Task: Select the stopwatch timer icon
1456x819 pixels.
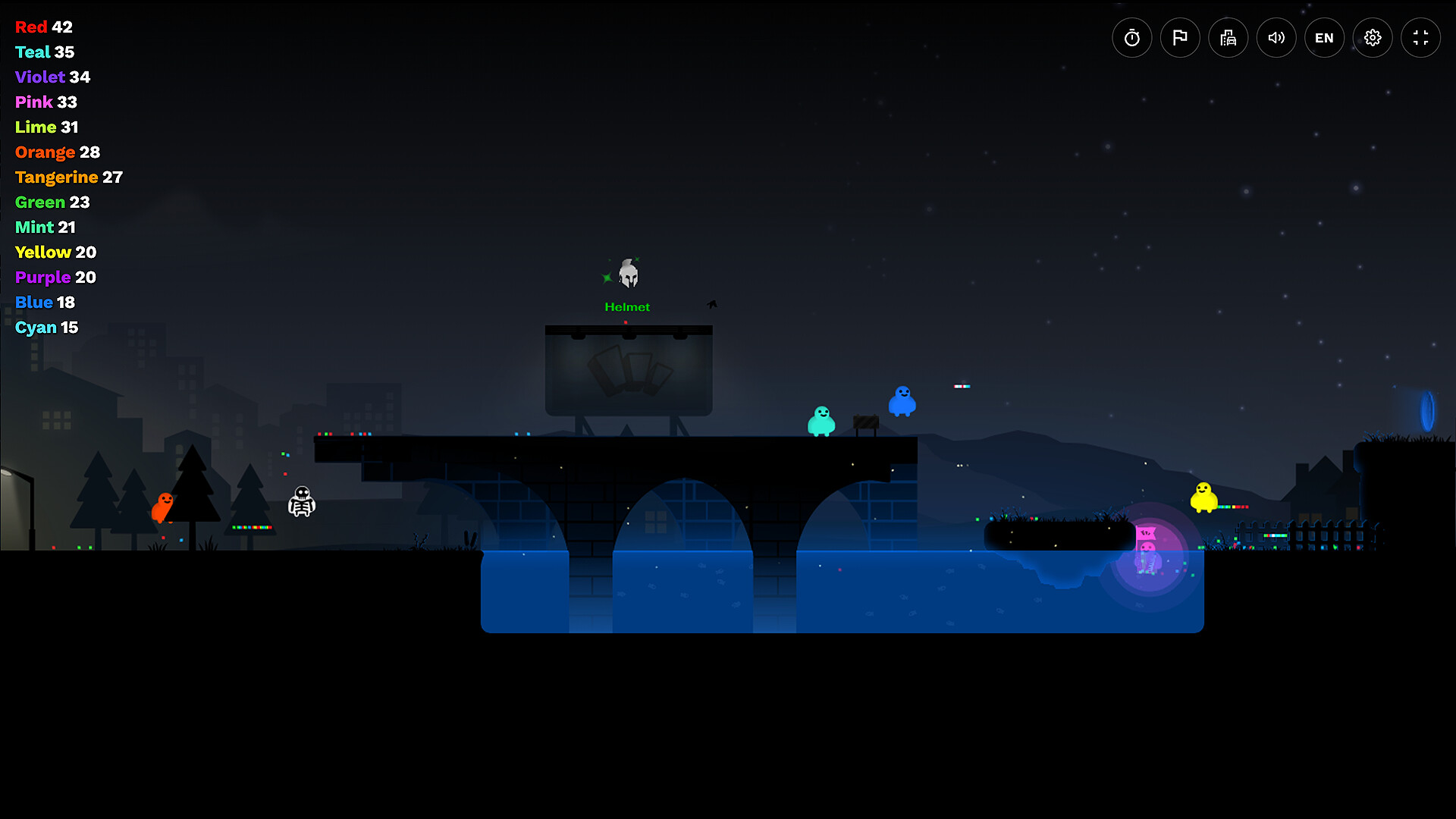Action: coord(1131,37)
